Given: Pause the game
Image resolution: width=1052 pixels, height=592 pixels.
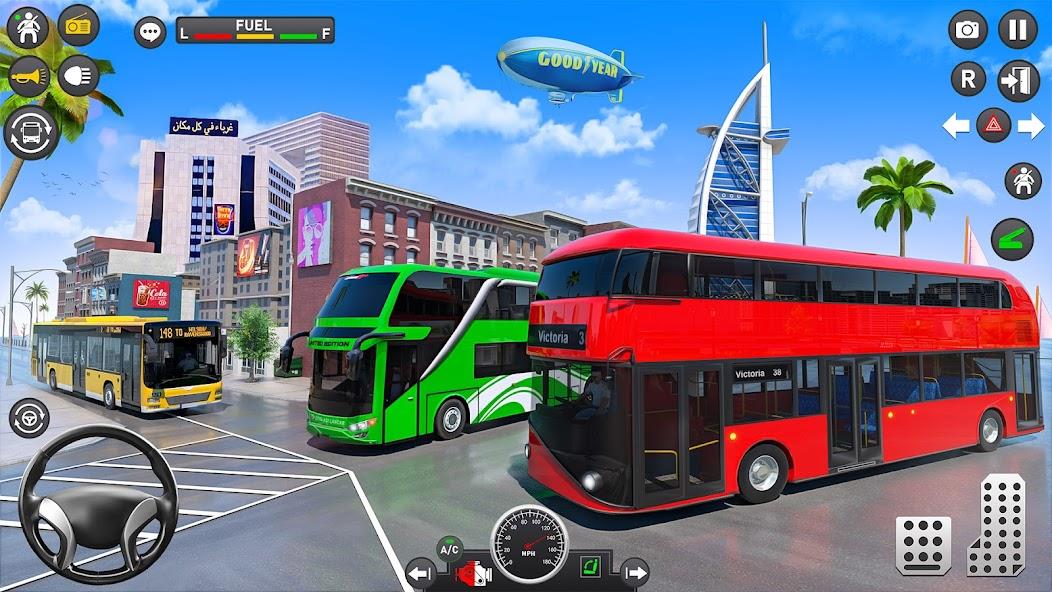Looking at the screenshot, I should pyautogui.click(x=1018, y=30).
